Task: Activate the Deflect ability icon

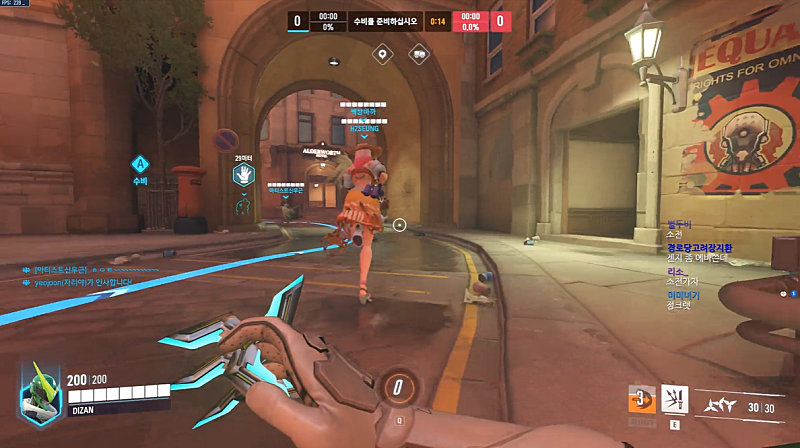Action: (x=674, y=398)
